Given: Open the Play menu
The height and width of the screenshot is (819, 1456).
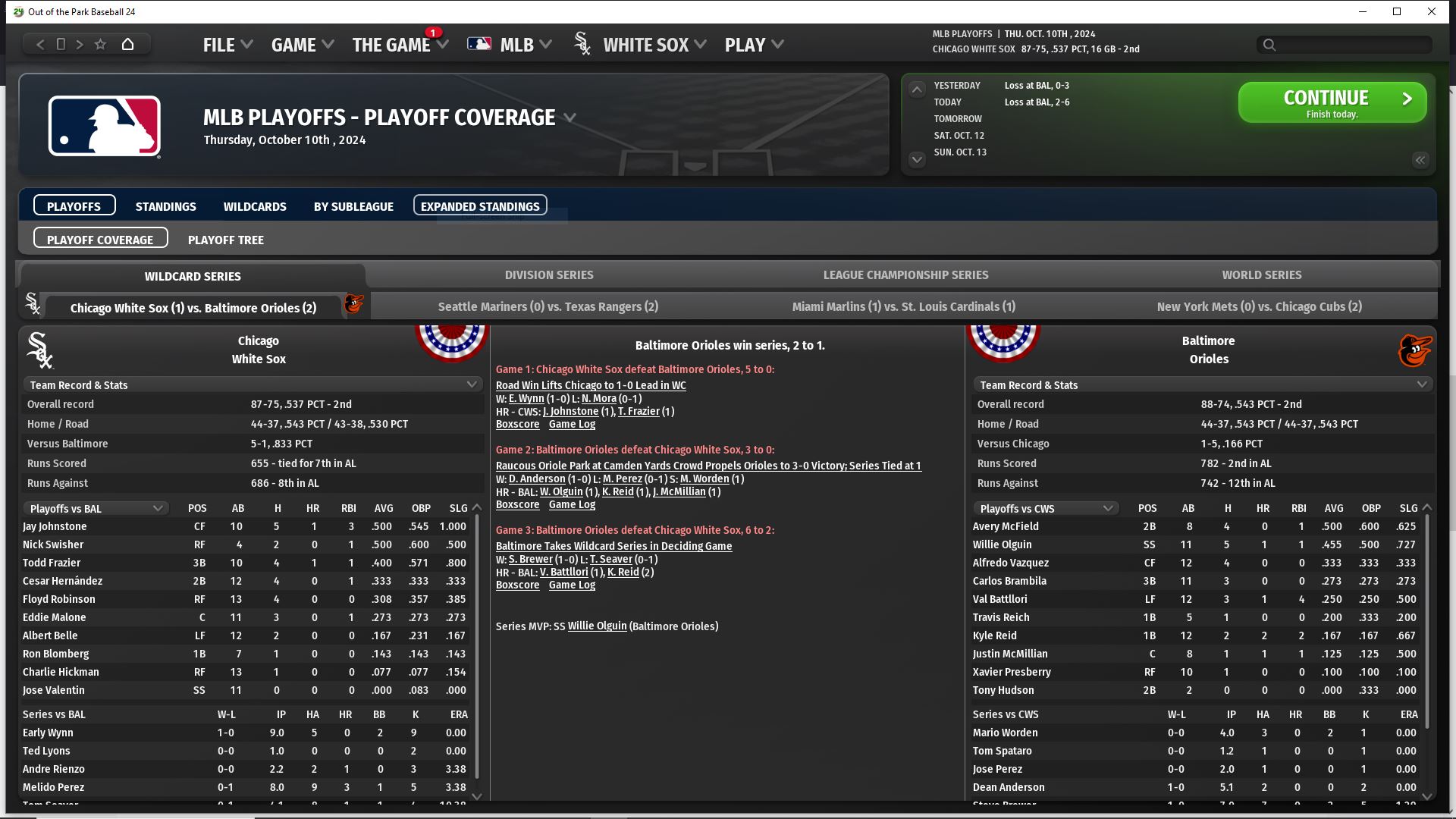Looking at the screenshot, I should (753, 45).
